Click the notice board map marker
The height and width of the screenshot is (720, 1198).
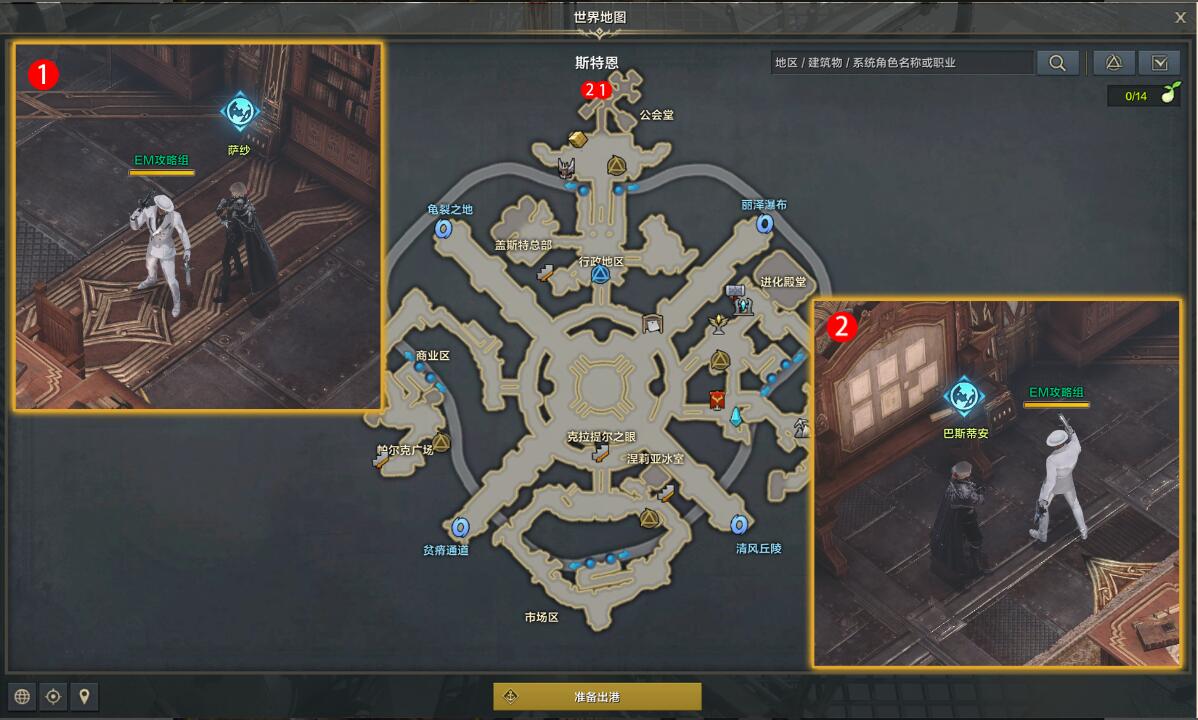click(x=653, y=323)
